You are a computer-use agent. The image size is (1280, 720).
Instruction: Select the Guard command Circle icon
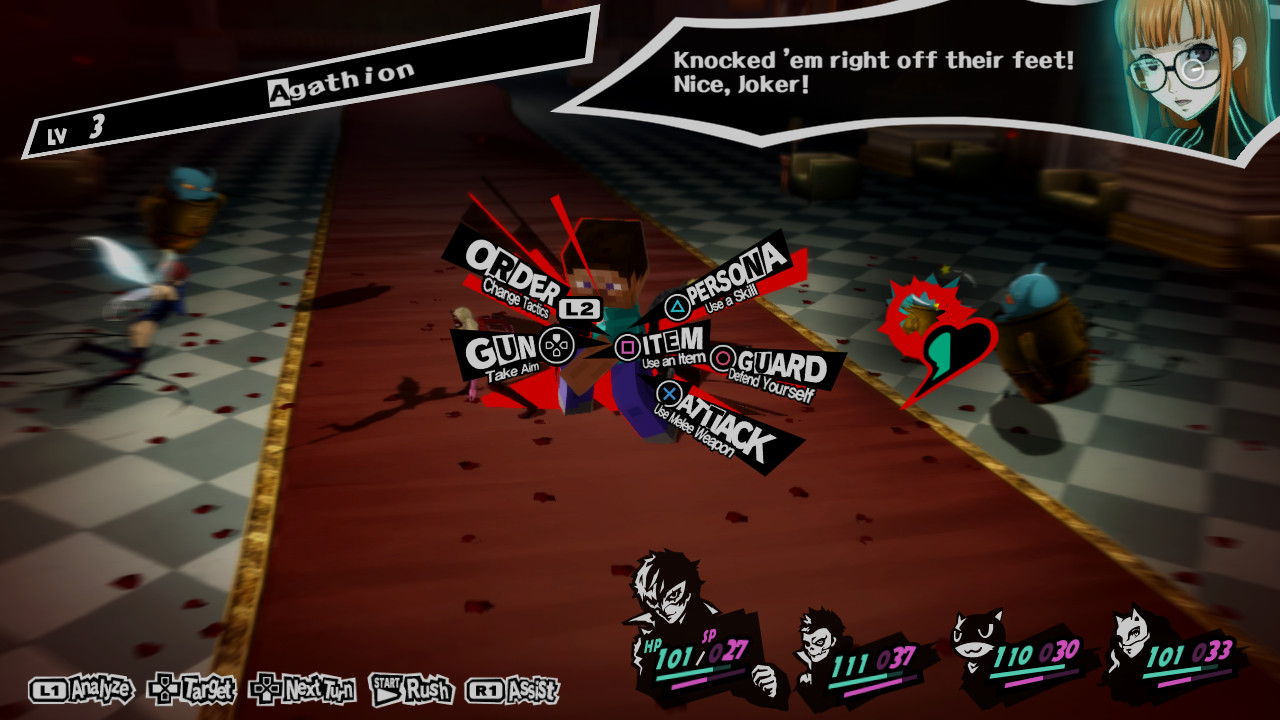pos(722,357)
